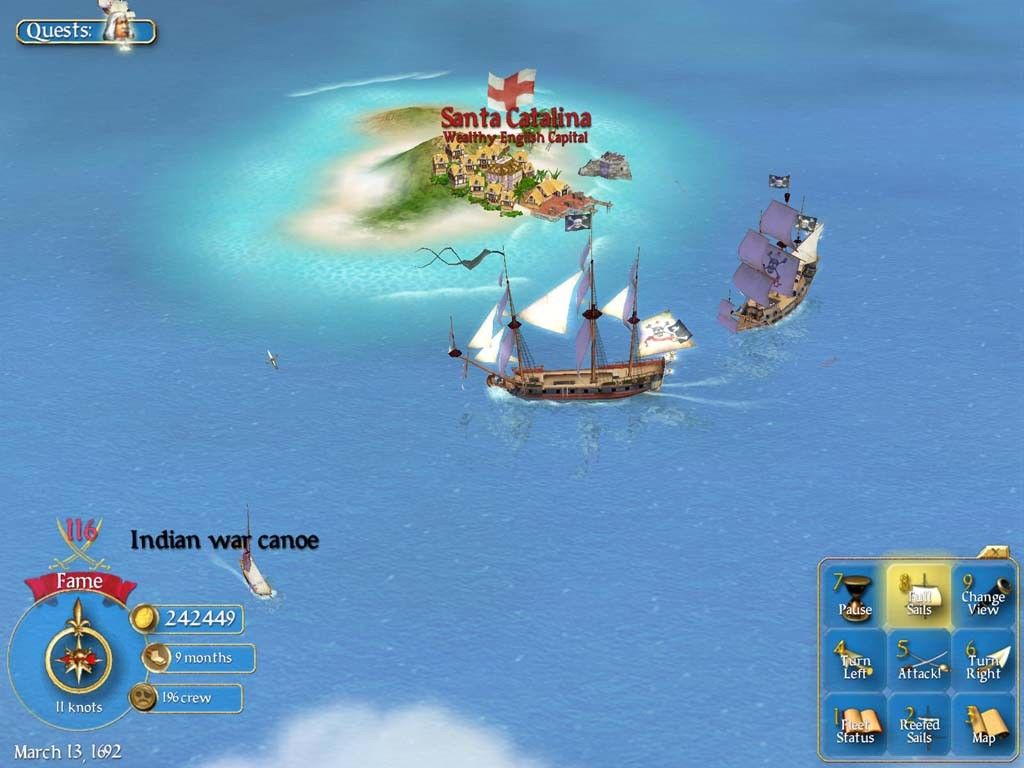The width and height of the screenshot is (1024, 768).
Task: Open the Map scroll
Action: tap(982, 725)
